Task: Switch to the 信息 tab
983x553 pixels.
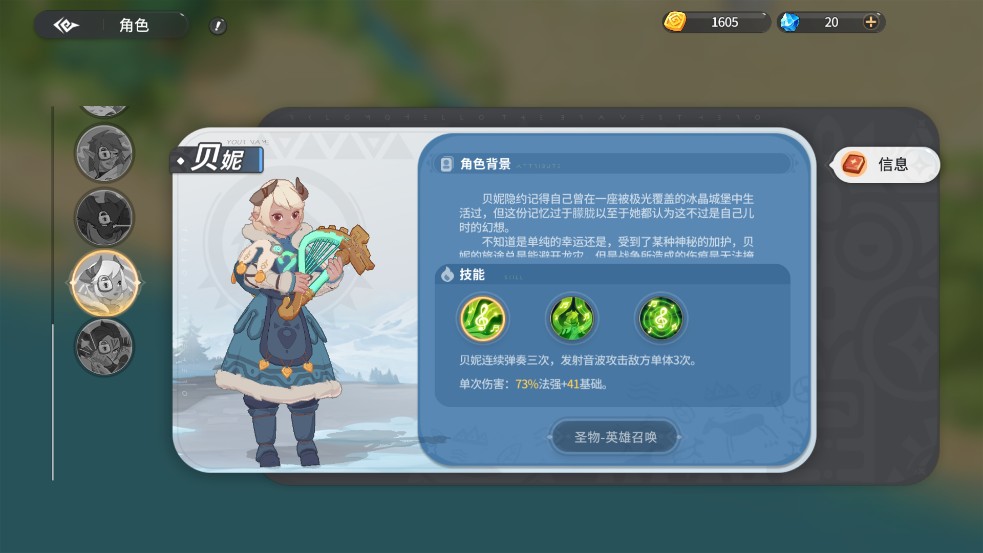Action: pos(886,165)
